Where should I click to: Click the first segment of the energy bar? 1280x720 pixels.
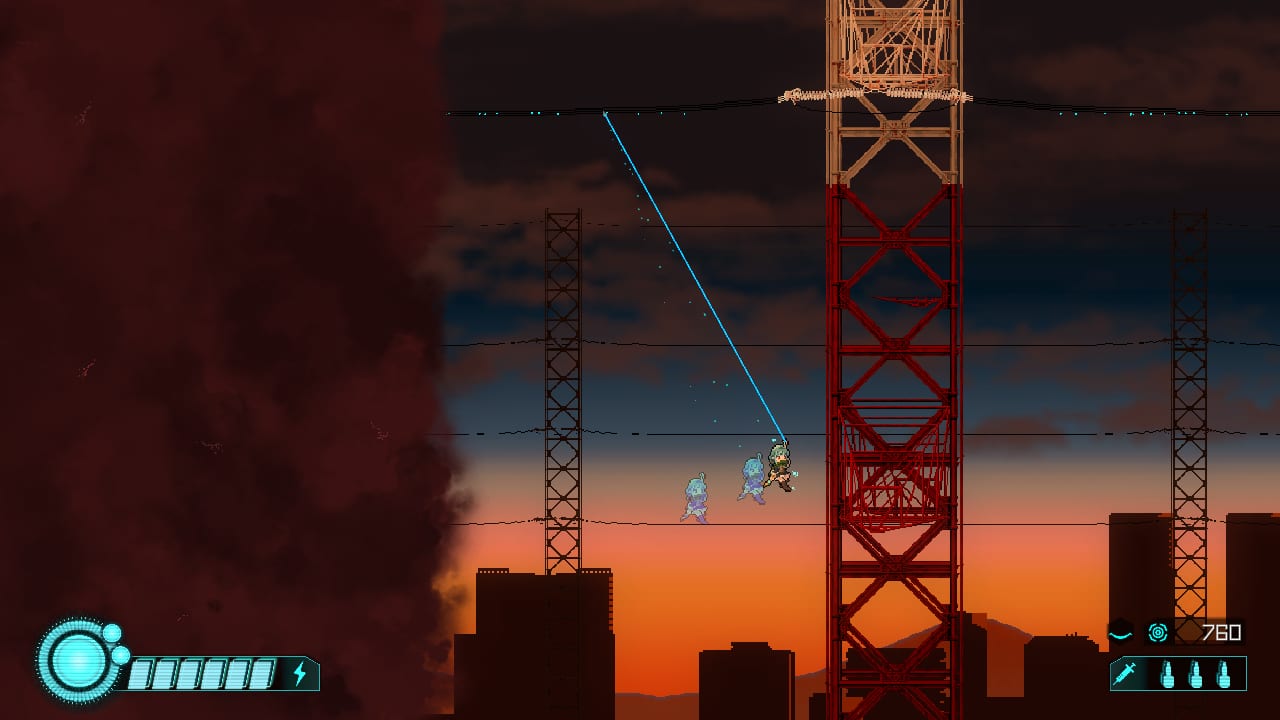tap(142, 674)
